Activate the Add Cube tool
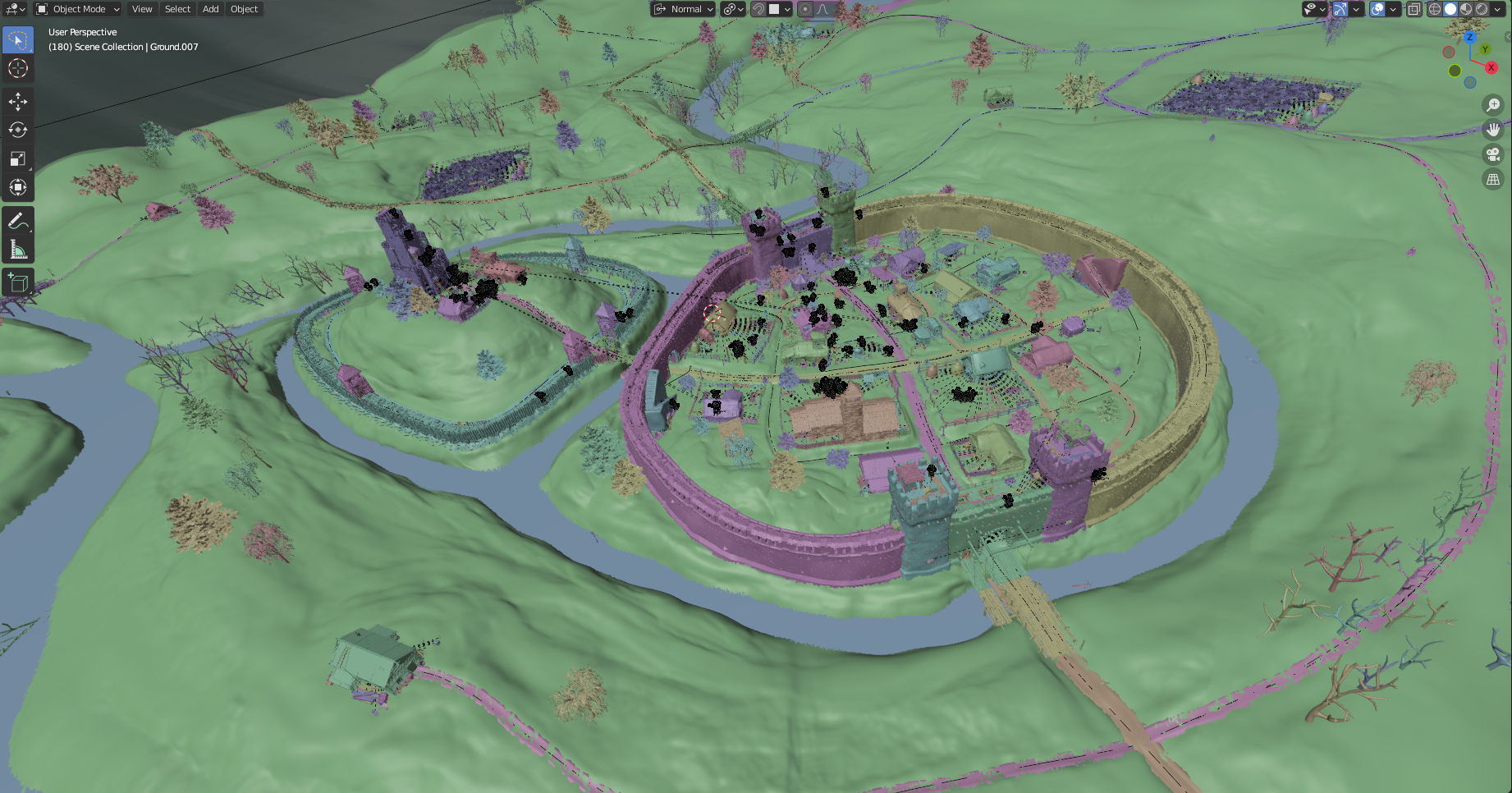This screenshot has height=793, width=1512. [x=18, y=283]
